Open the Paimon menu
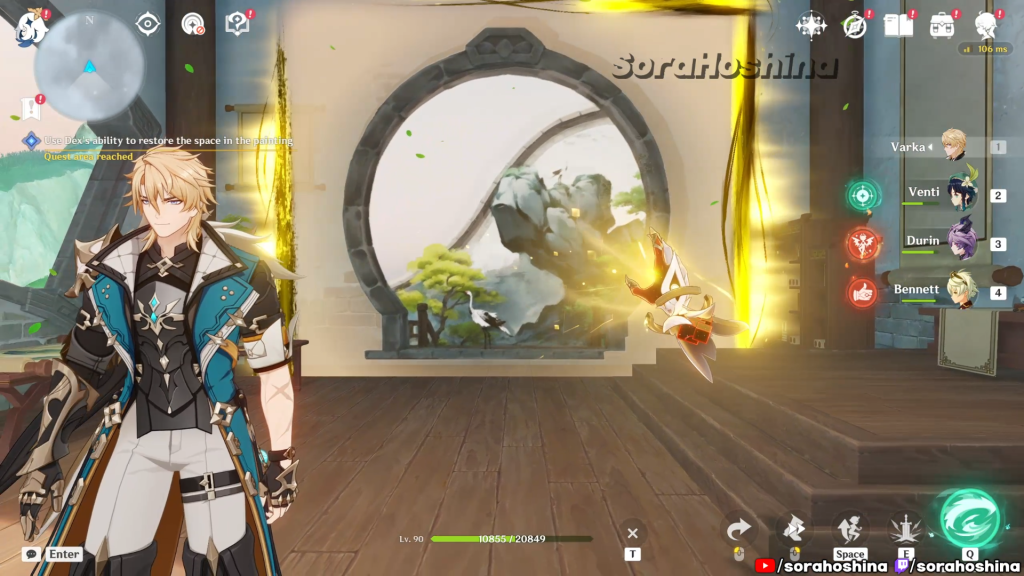This screenshot has width=1024, height=576. 30,26
